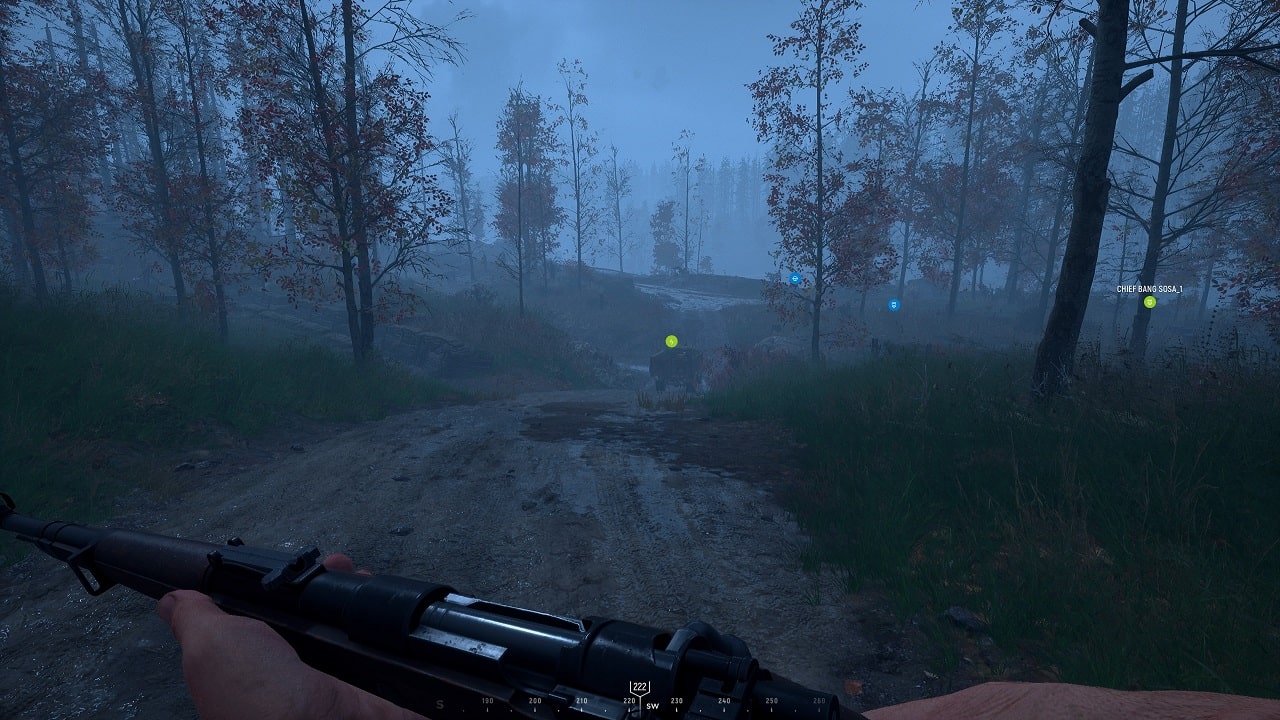Click the compass heading strip
Screen dimensions: 1280x720
(640, 702)
